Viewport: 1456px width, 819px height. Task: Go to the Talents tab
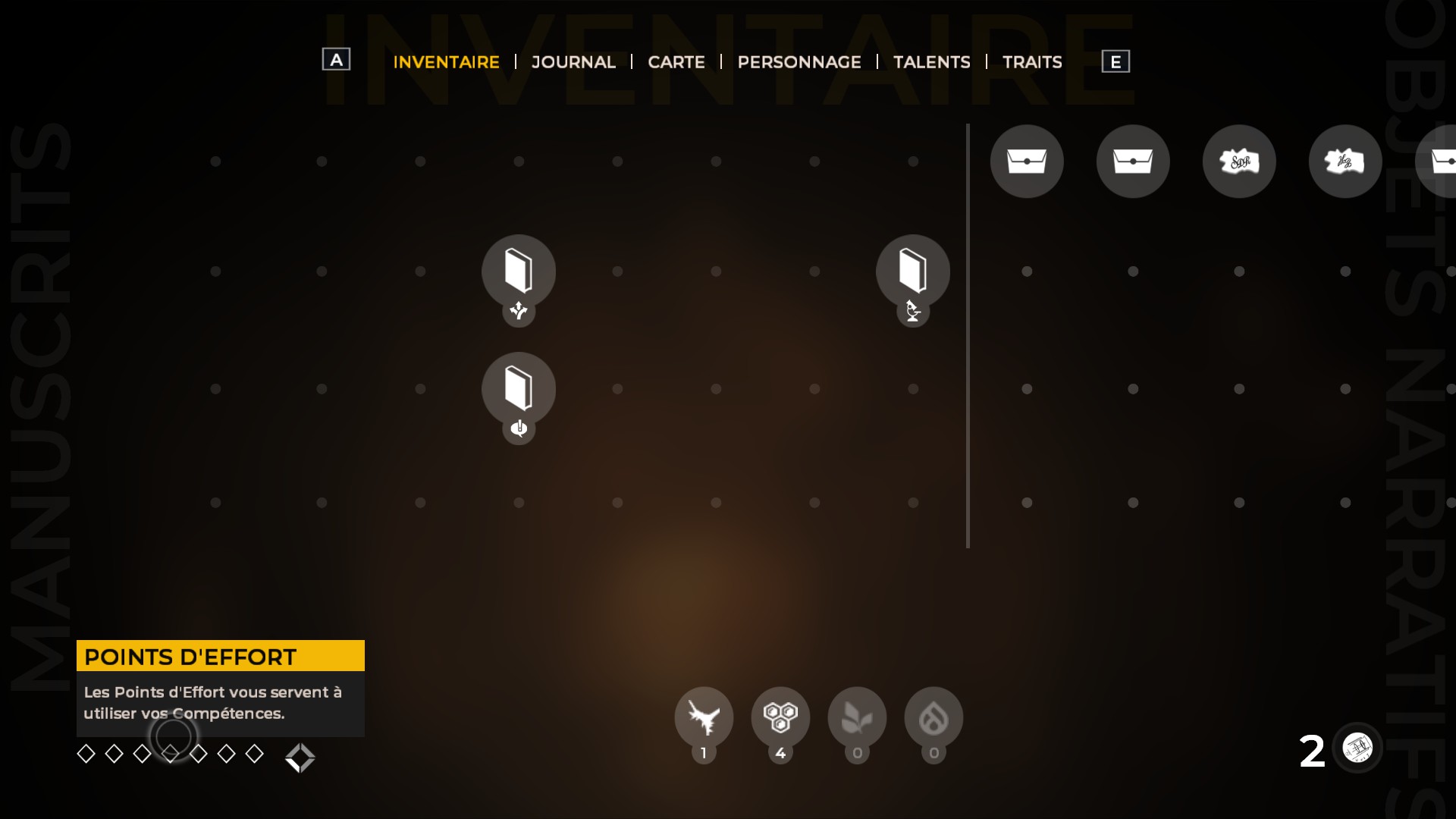tap(931, 62)
